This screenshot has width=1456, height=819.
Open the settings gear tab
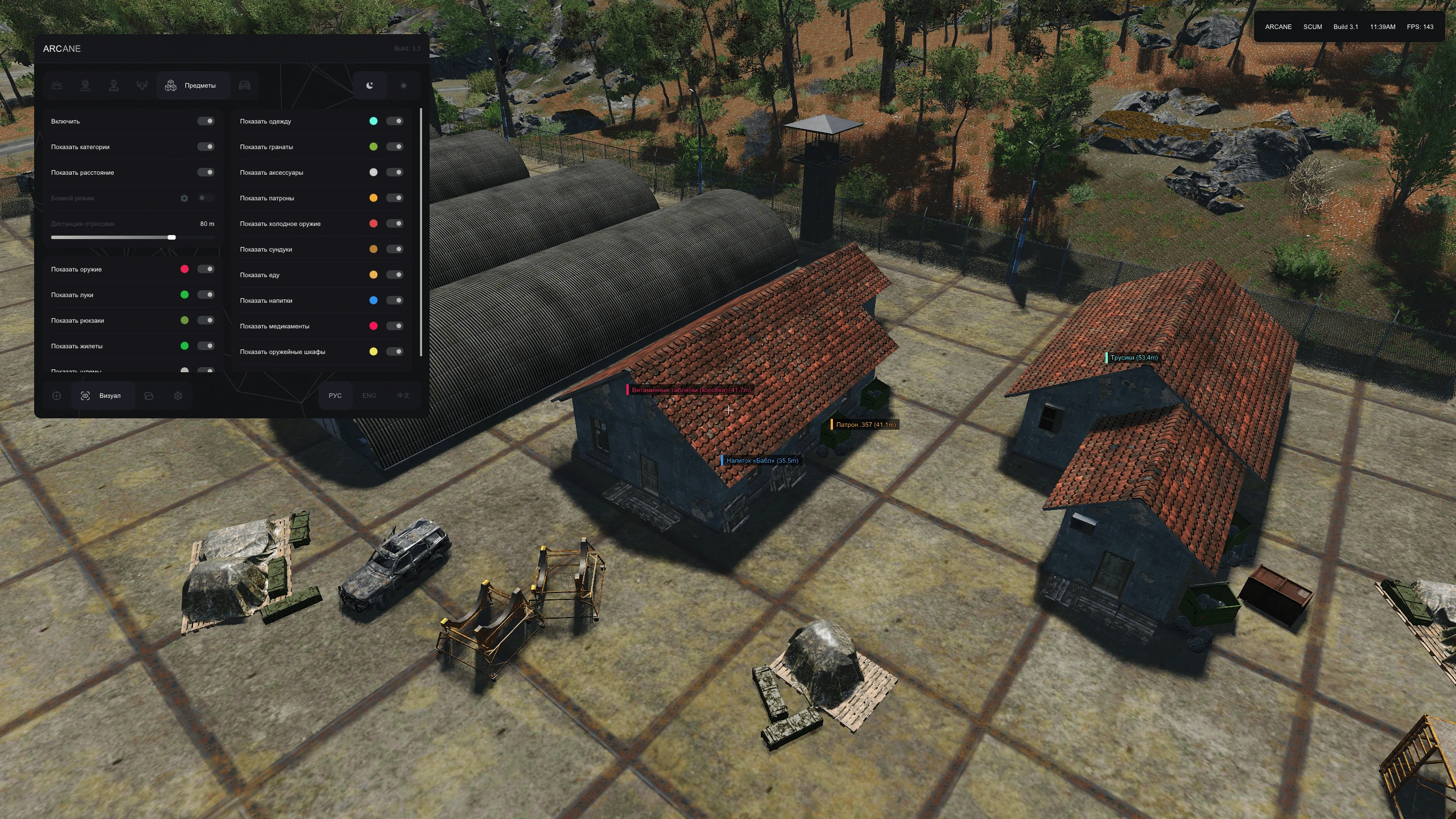(x=178, y=396)
